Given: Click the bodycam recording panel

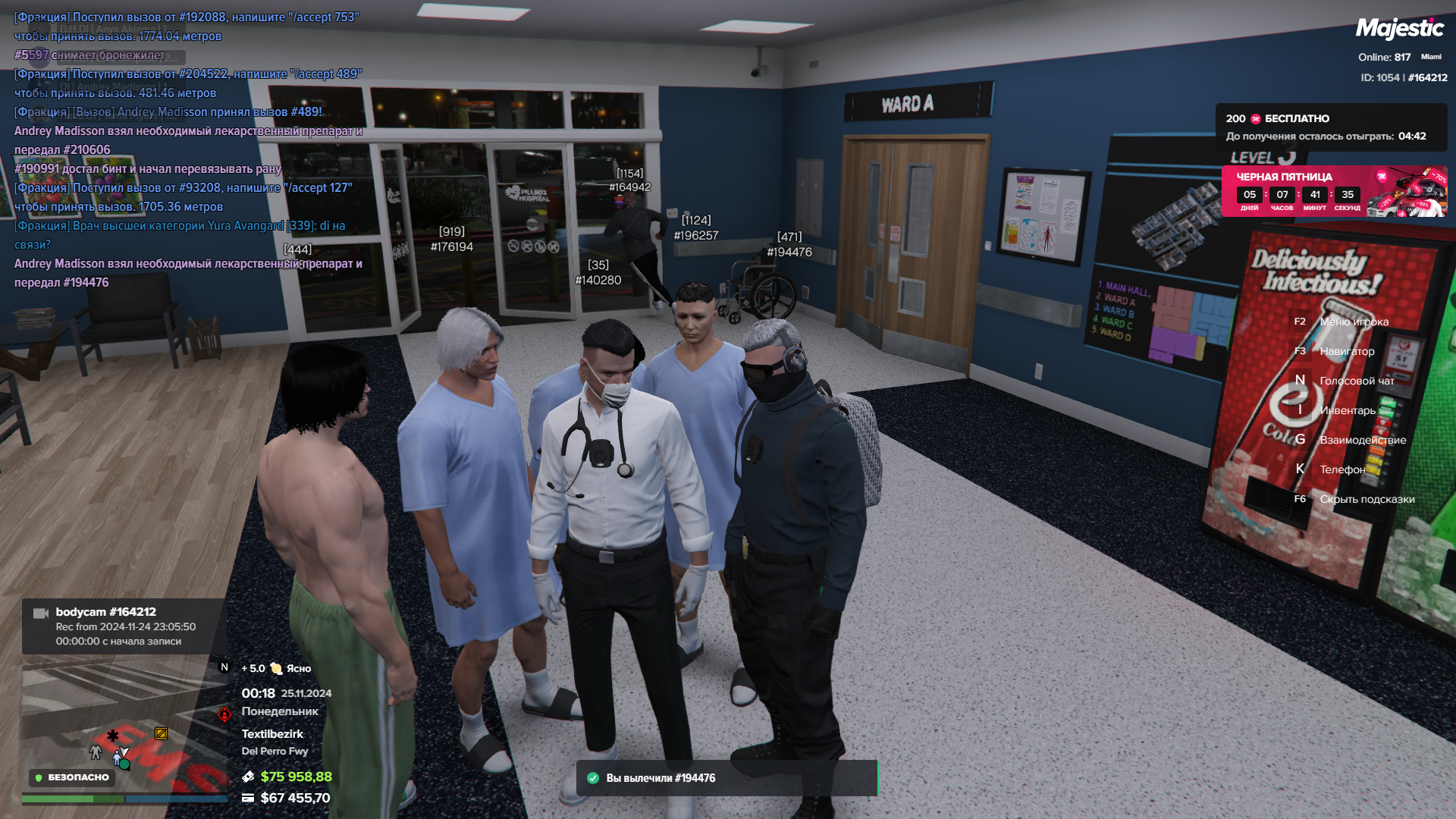Looking at the screenshot, I should [x=124, y=626].
